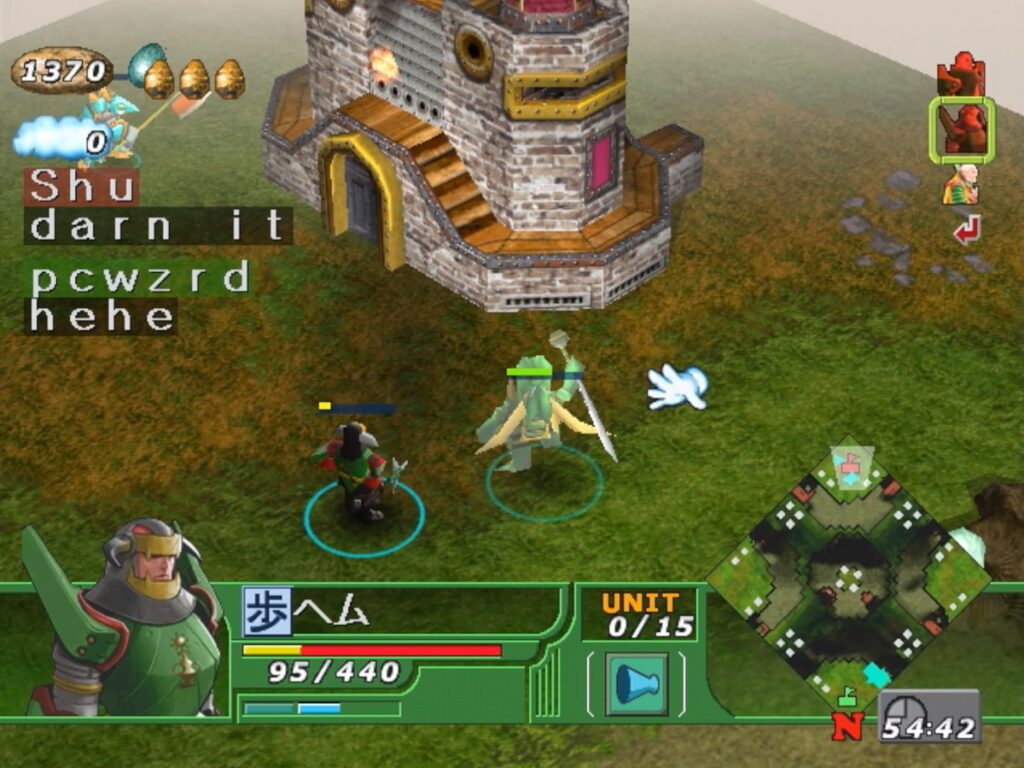1024x768 pixels.
Task: Select the white-haired elder character icon
Action: coord(961,185)
